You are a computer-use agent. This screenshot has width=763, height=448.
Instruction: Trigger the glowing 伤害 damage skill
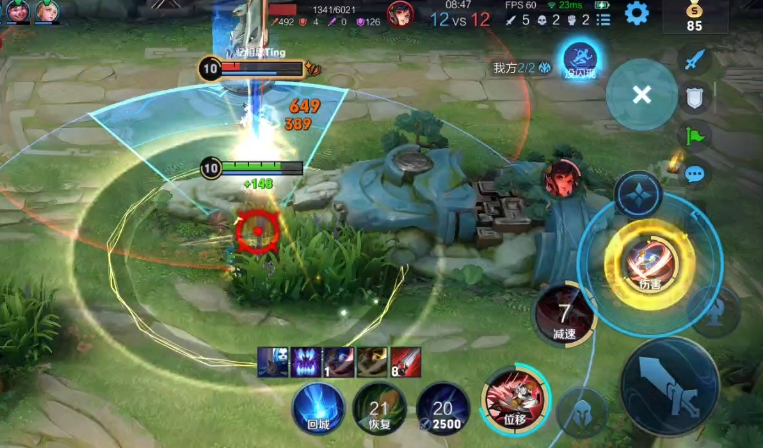[643, 262]
